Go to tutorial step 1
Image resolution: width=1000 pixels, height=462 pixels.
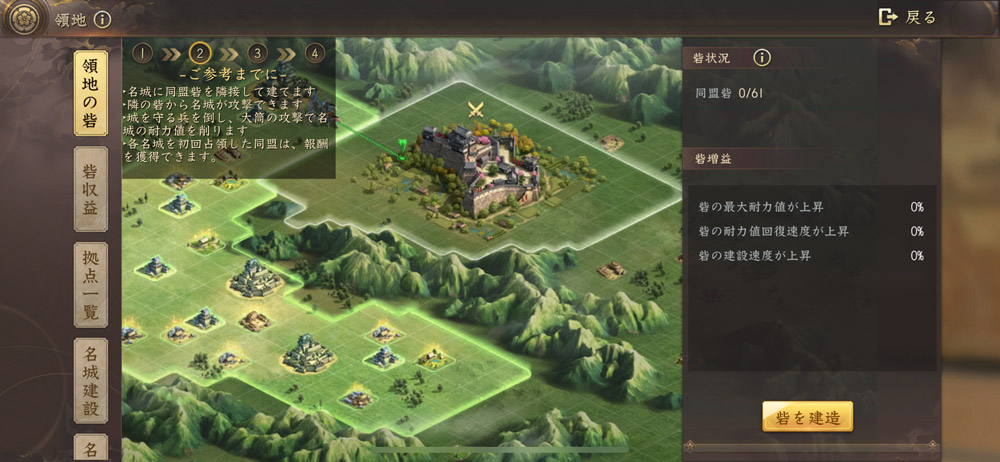[x=143, y=53]
